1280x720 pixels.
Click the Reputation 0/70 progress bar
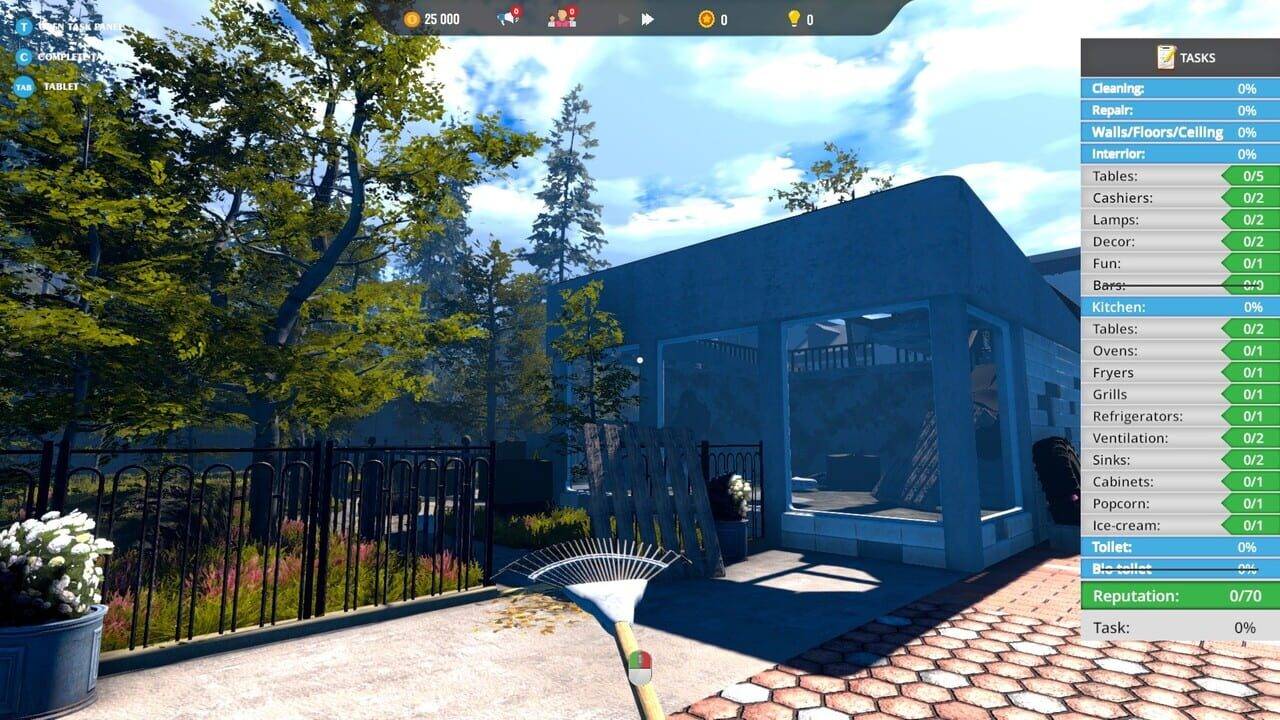tap(1178, 595)
